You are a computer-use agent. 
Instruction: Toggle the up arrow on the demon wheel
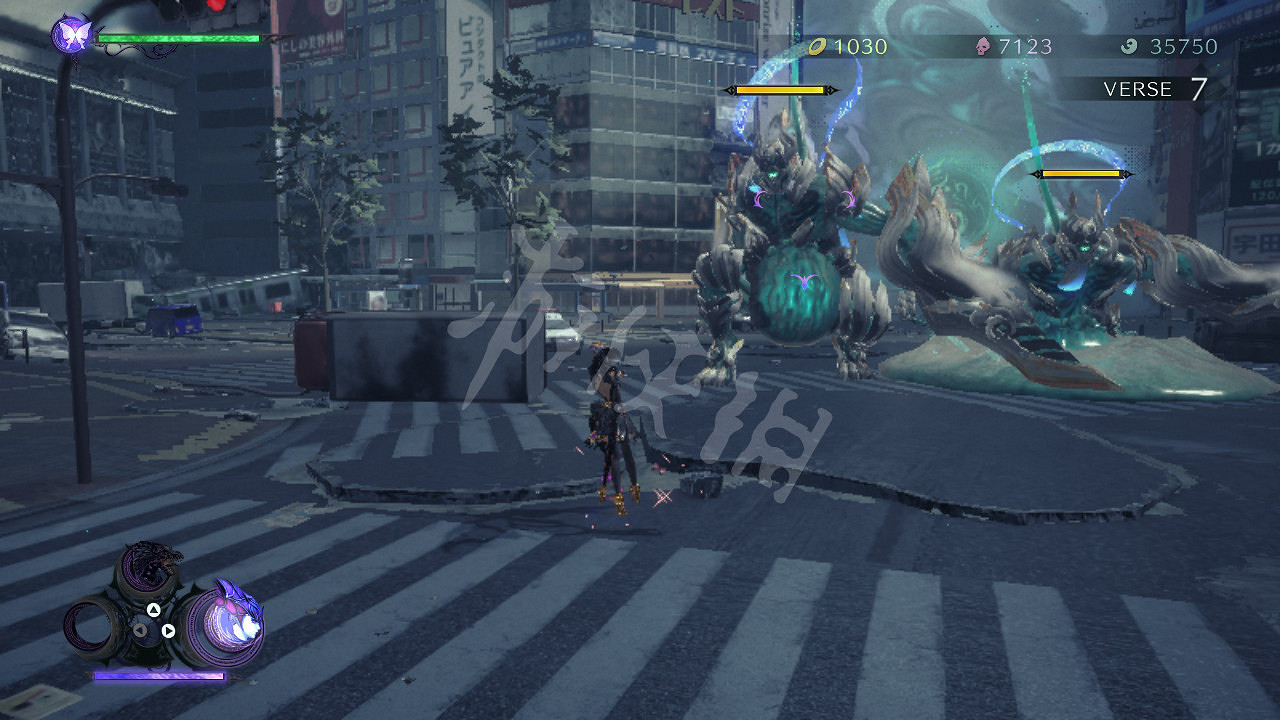(x=154, y=610)
